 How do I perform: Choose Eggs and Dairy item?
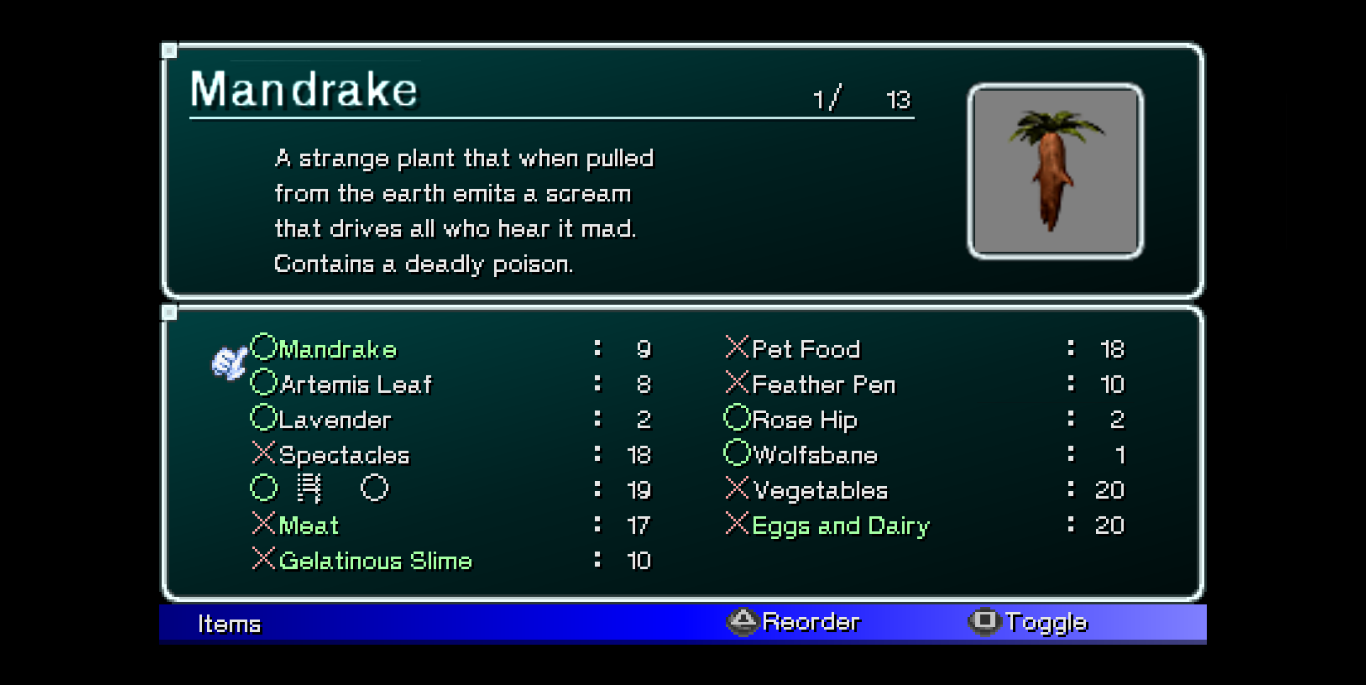(x=840, y=526)
